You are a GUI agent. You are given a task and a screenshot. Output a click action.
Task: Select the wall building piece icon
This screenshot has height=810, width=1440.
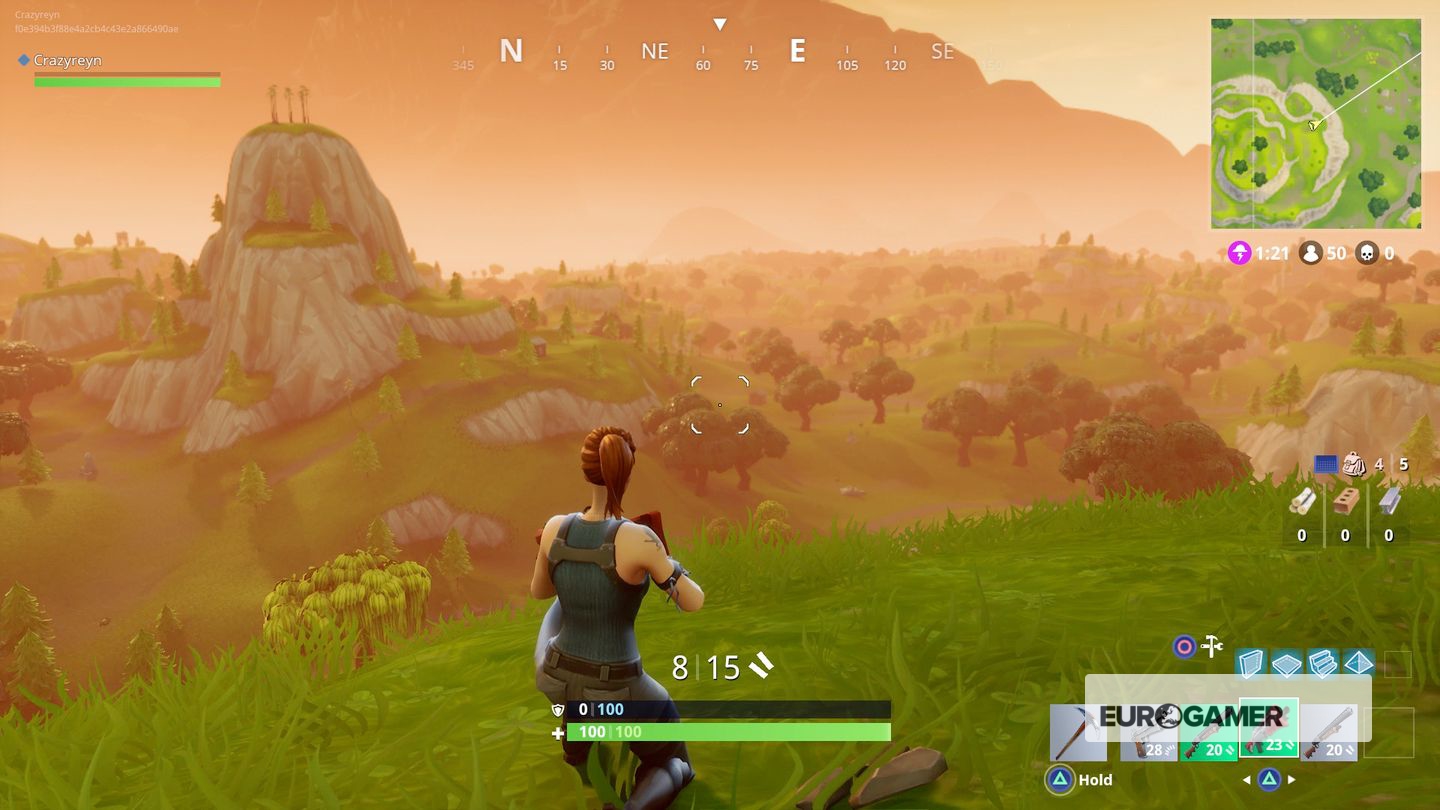[1251, 663]
